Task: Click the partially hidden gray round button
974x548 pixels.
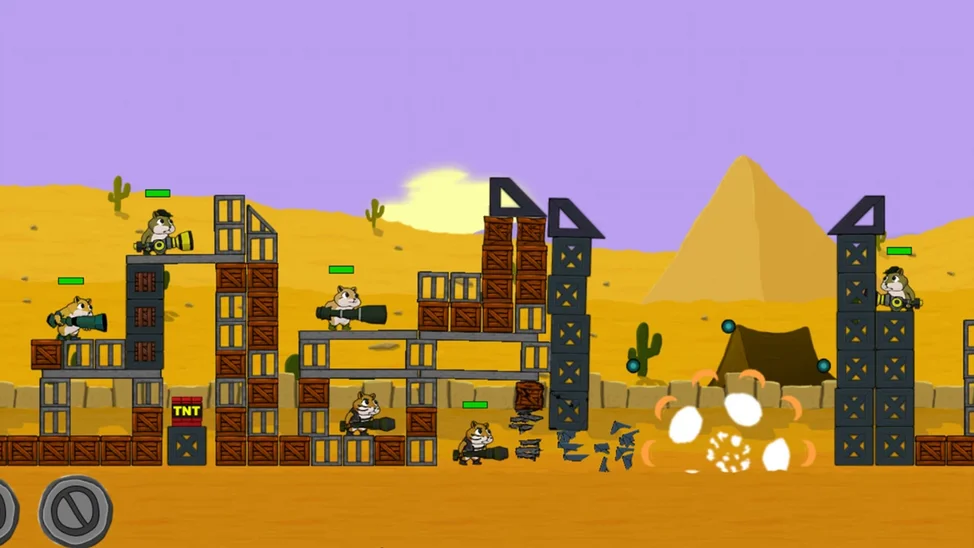Action: pyautogui.click(x=6, y=511)
